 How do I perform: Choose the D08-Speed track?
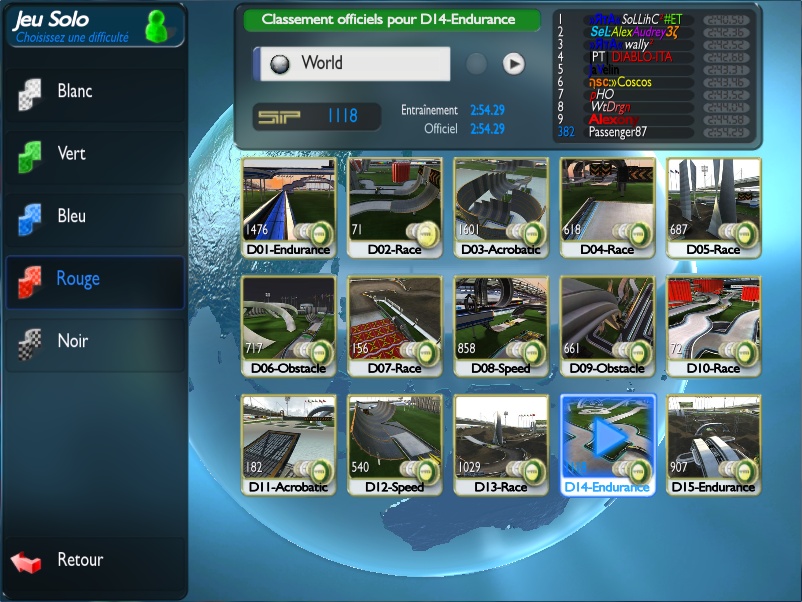point(502,325)
